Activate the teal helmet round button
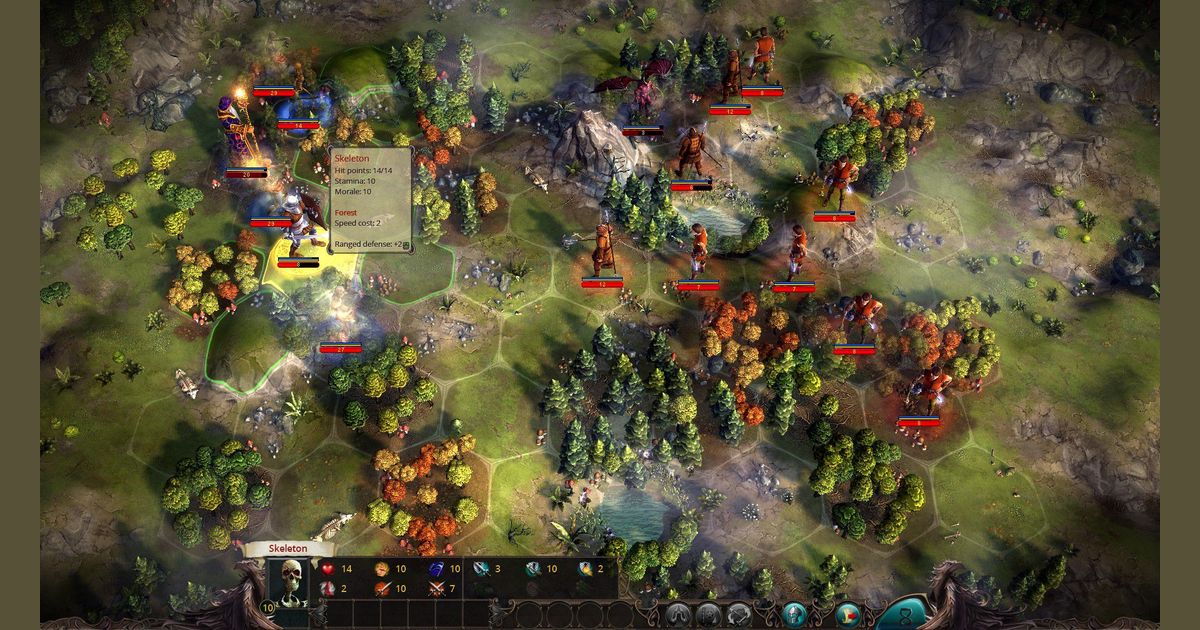Viewport: 1200px width, 630px height. [796, 614]
